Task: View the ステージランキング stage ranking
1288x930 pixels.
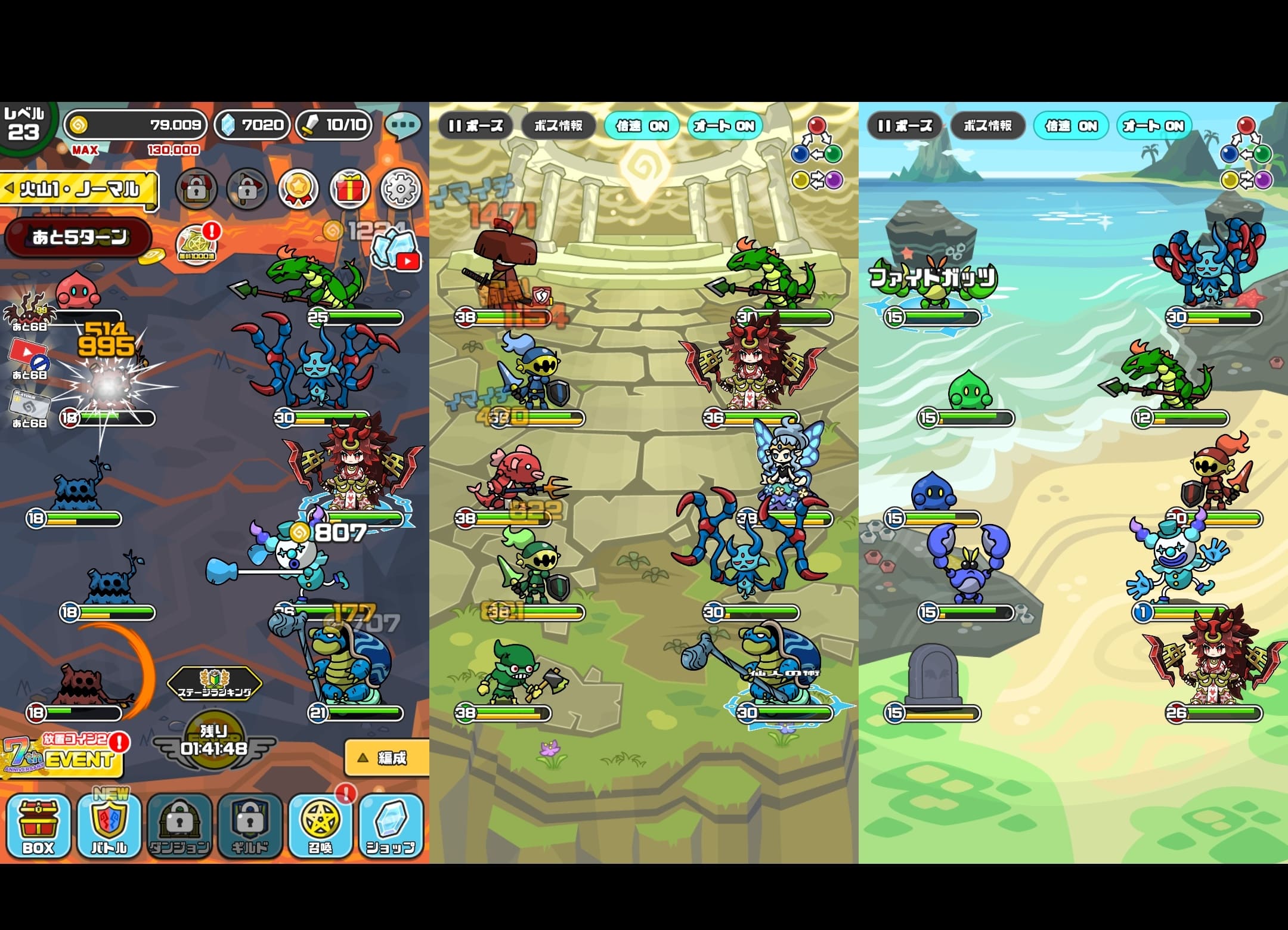Action: coord(214,684)
